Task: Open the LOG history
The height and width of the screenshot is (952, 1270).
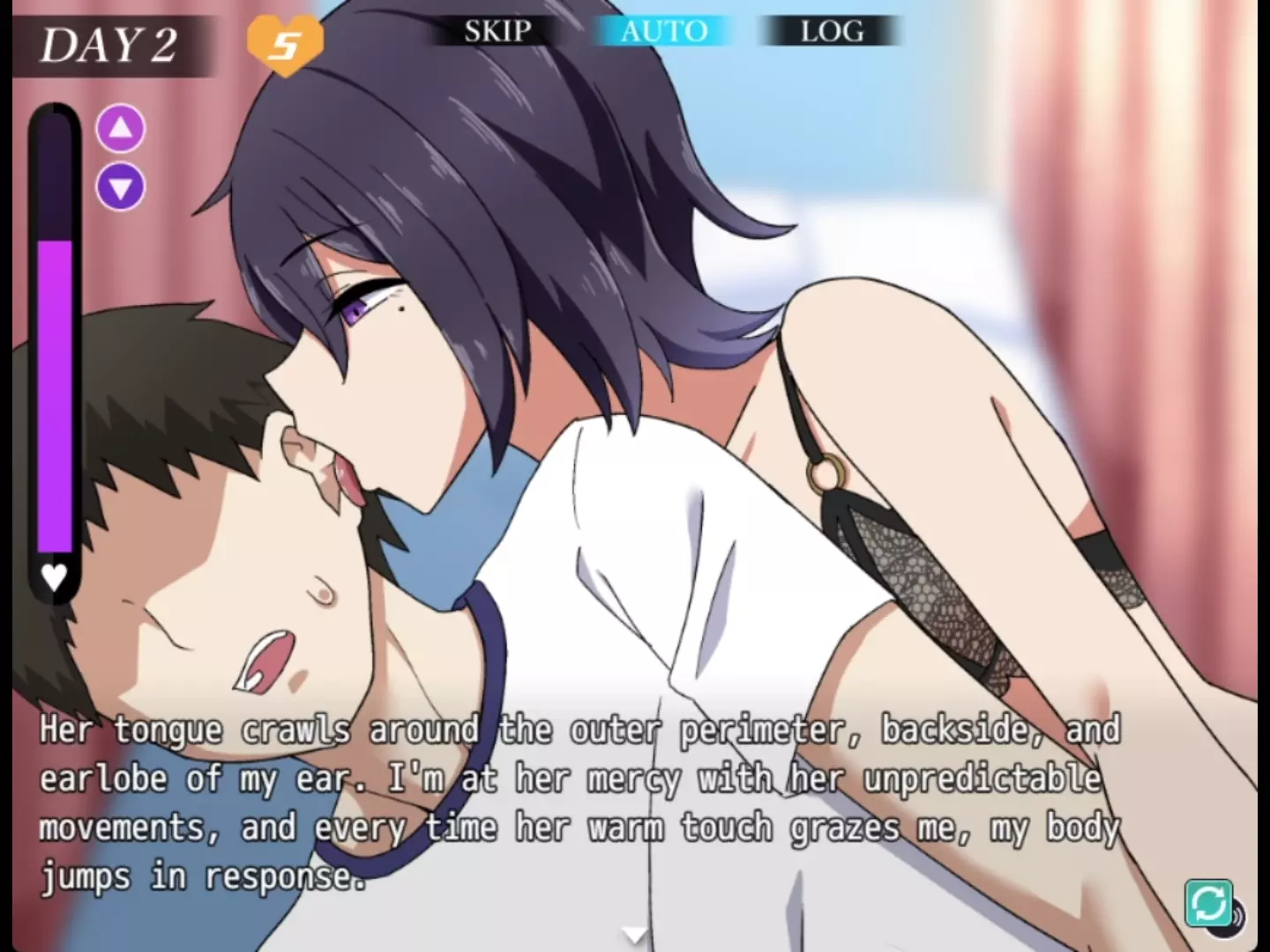Action: coord(831,32)
